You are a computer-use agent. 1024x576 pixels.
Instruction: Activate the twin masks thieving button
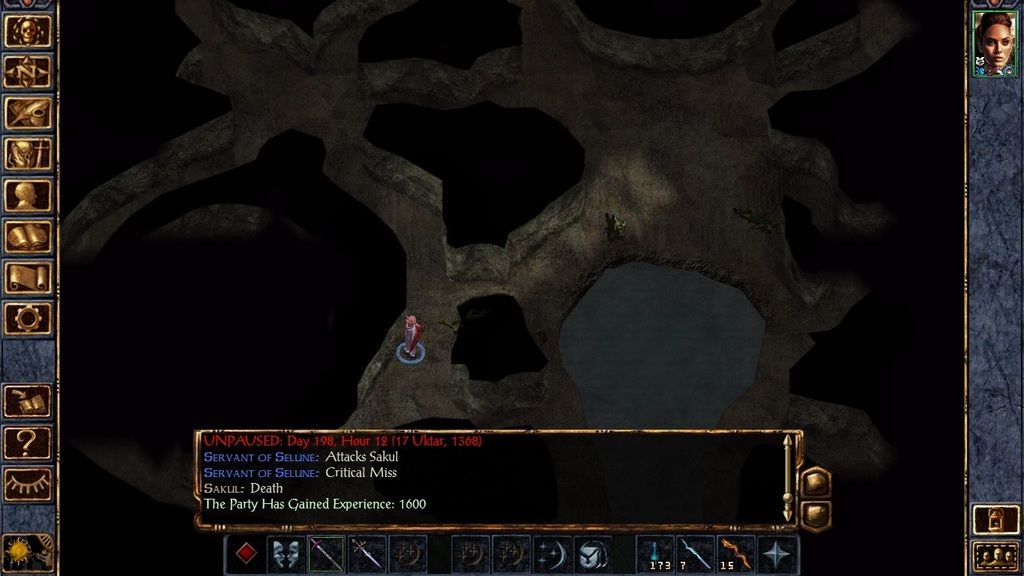click(286, 554)
